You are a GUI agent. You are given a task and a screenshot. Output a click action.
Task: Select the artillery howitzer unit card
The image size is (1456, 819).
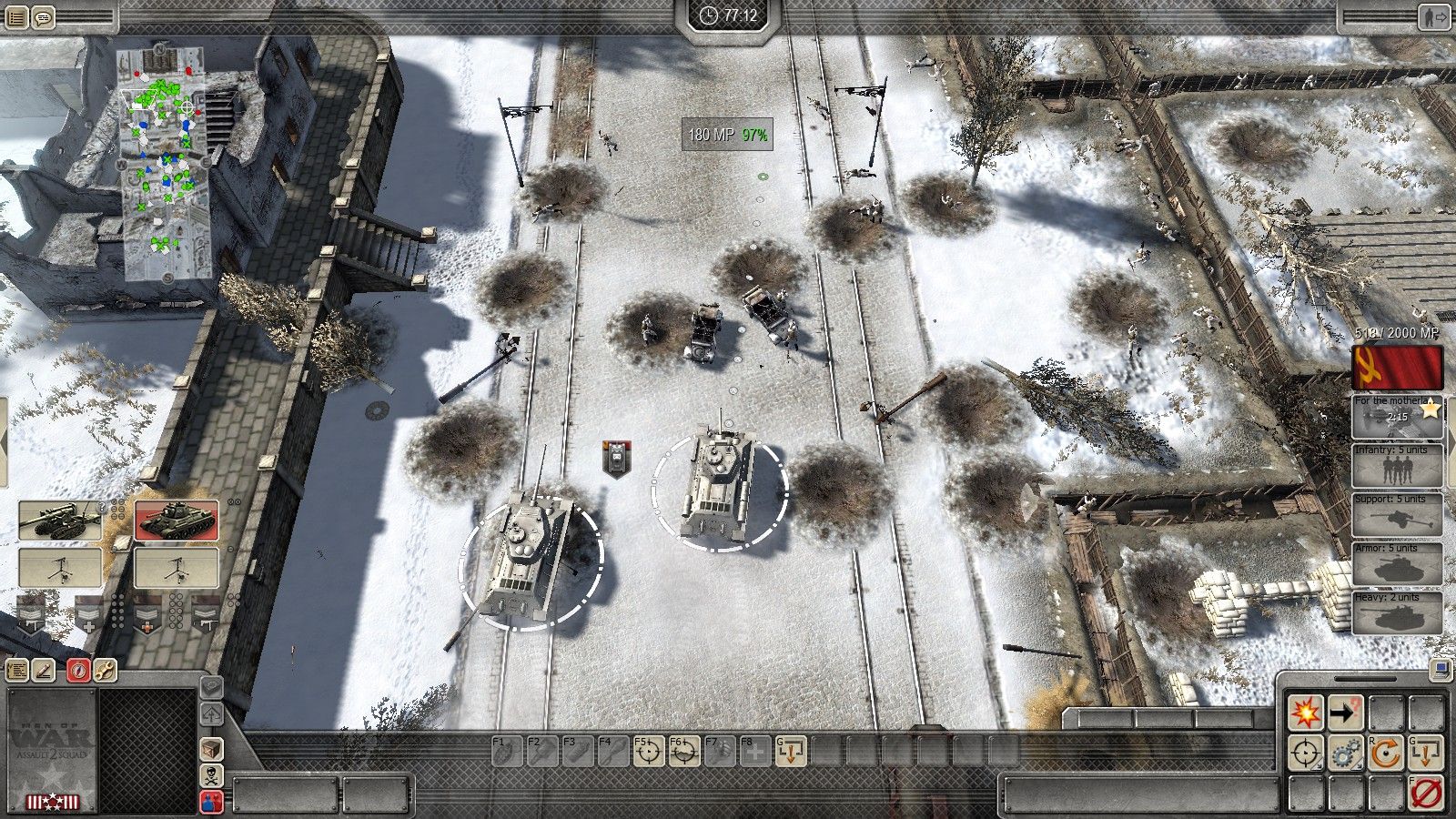(60, 520)
